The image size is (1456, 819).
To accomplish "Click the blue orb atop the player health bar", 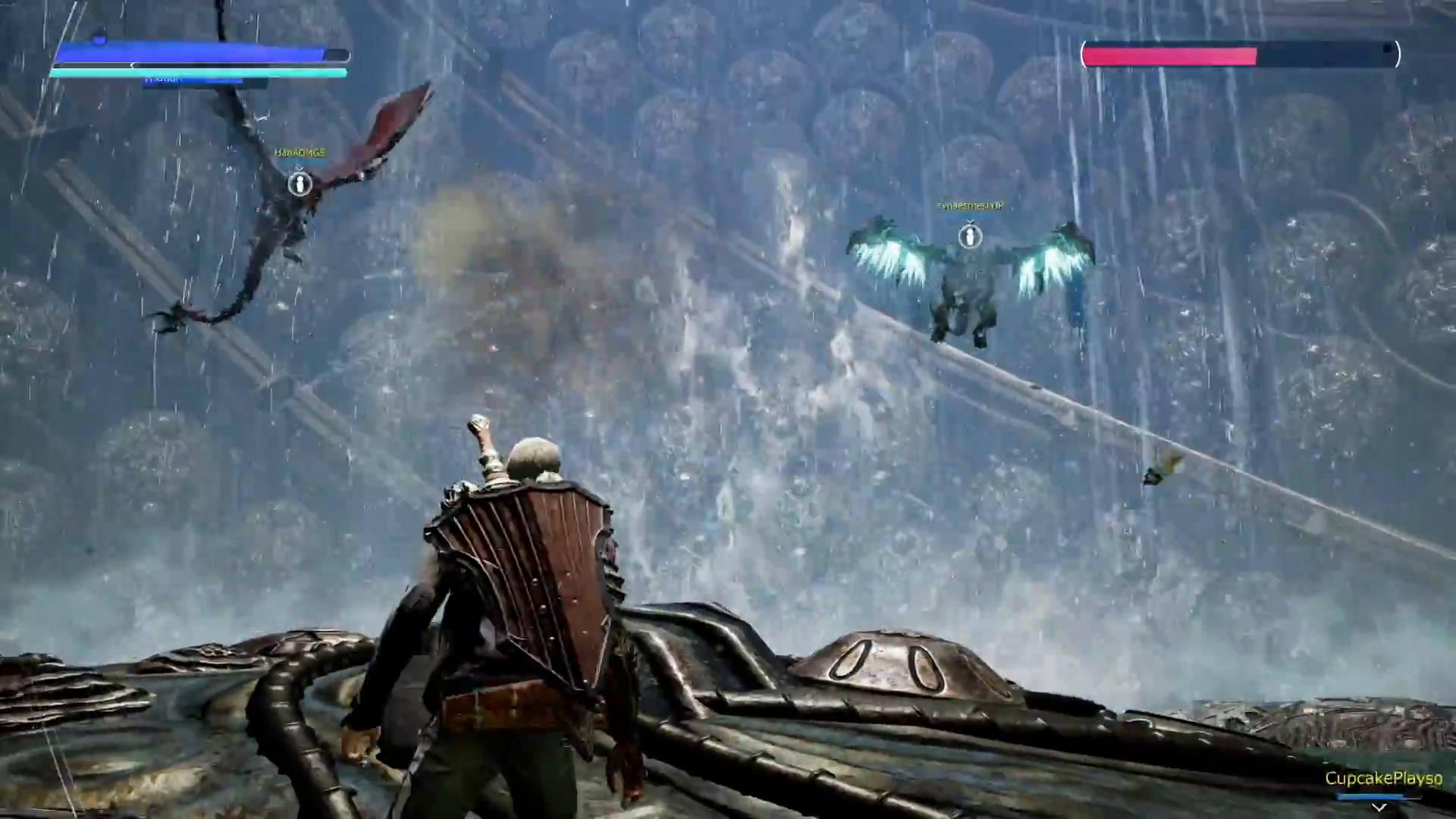I will (101, 40).
